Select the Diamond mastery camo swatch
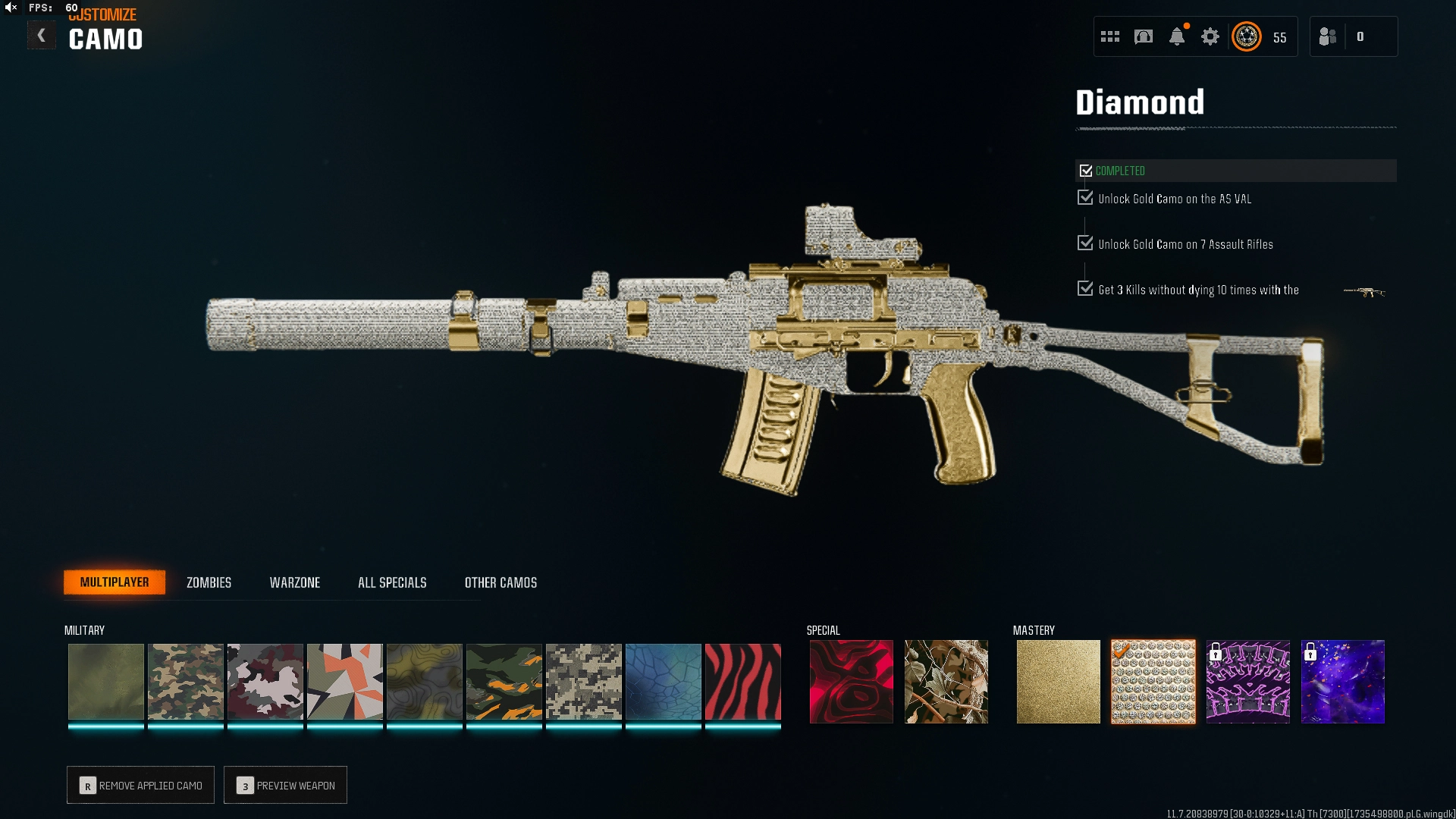The width and height of the screenshot is (1456, 819). [x=1153, y=681]
